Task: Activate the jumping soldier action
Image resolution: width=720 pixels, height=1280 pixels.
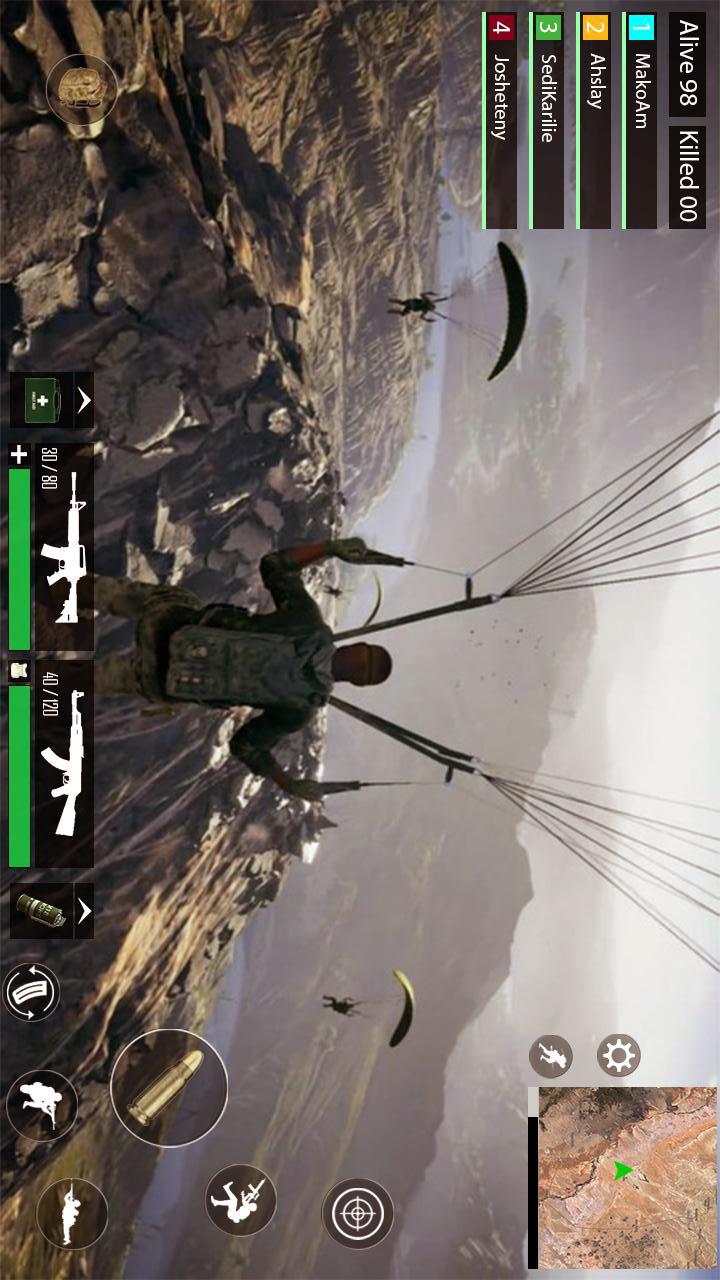Action: 241,1199
